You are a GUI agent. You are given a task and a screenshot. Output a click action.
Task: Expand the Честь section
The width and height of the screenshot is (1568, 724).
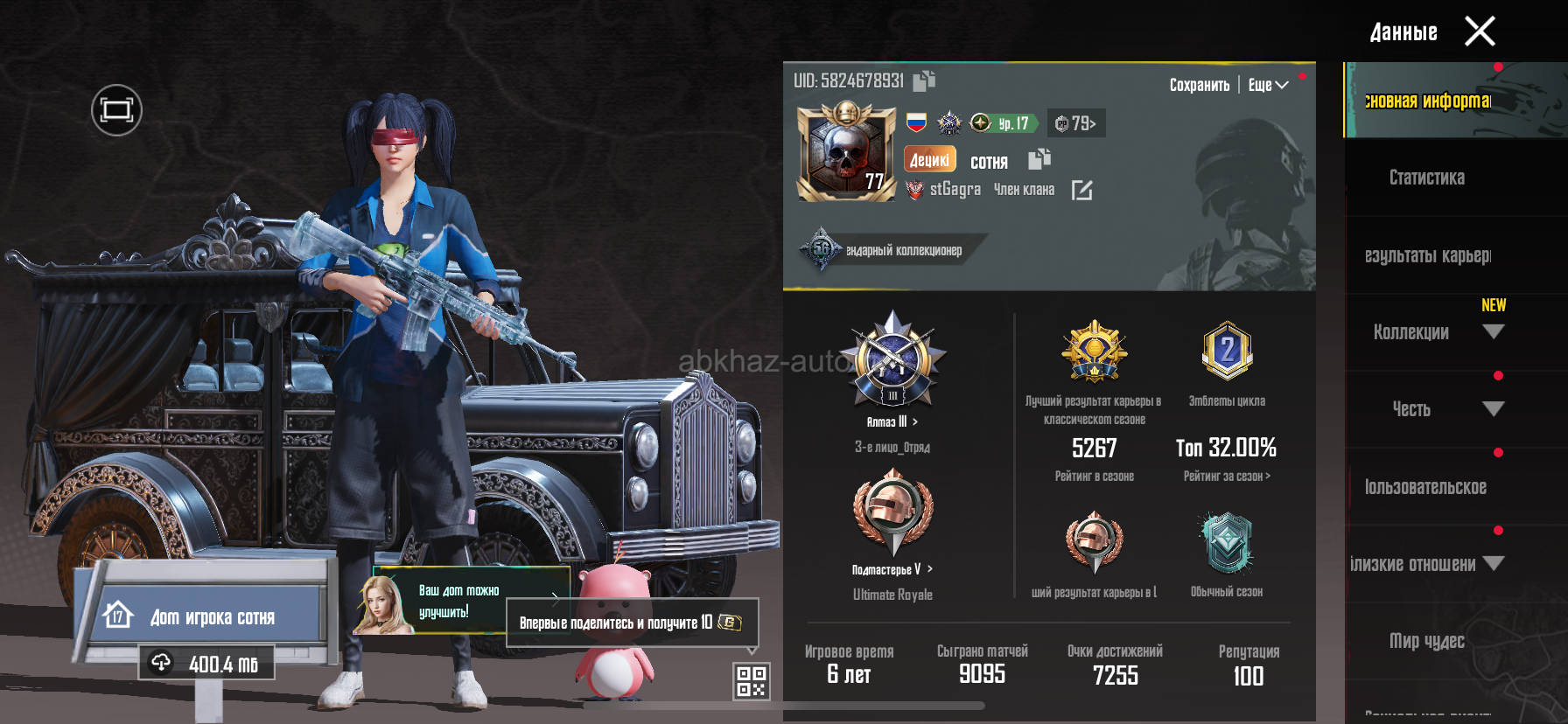pos(1493,409)
